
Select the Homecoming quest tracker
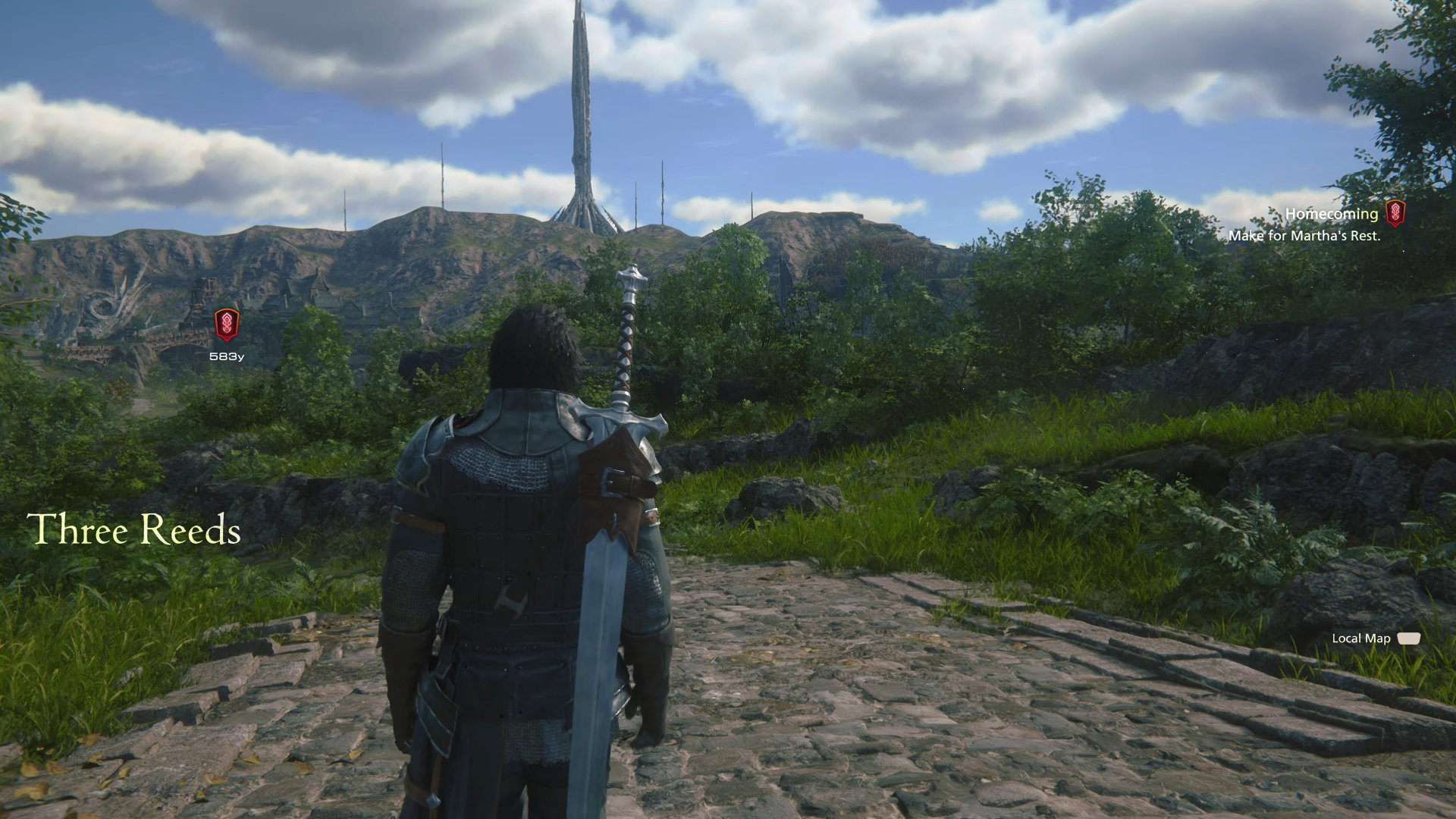tap(1331, 214)
